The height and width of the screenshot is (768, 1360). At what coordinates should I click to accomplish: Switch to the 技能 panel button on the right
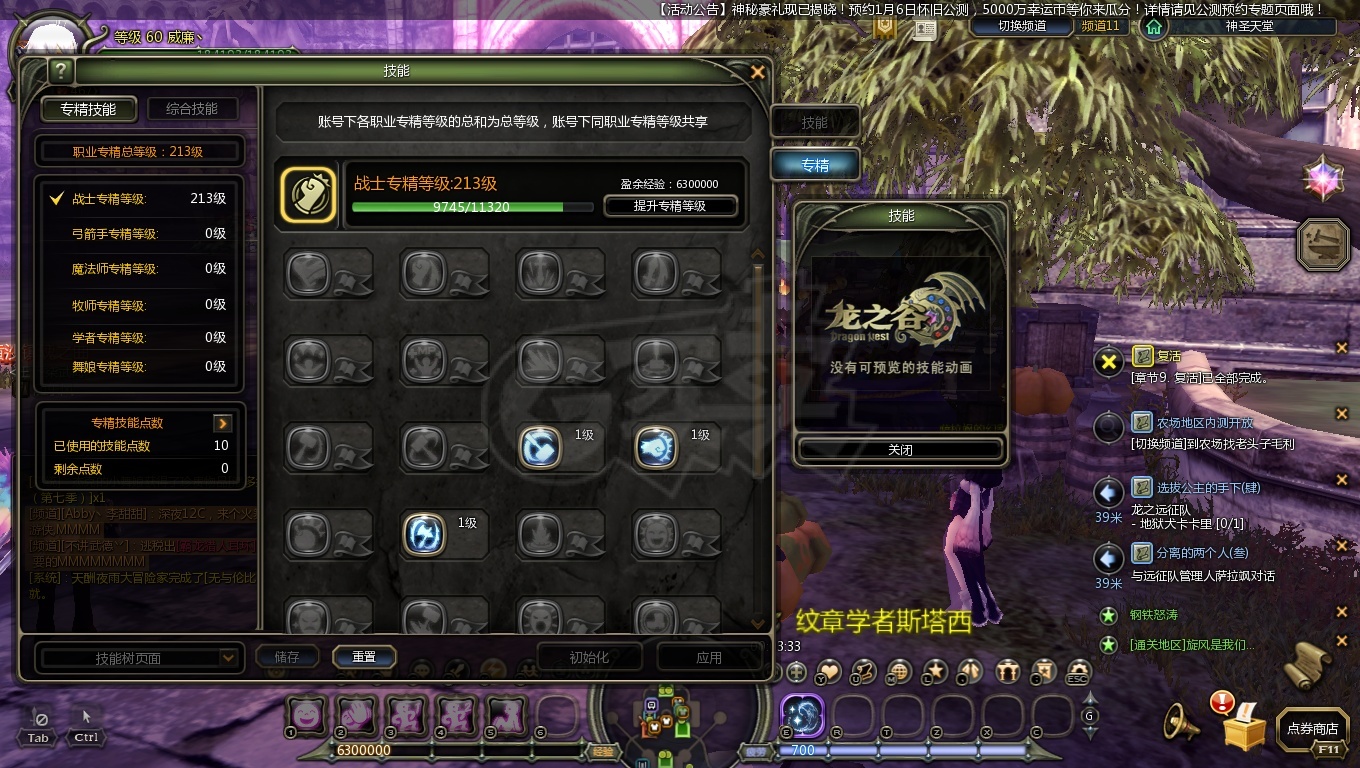pos(815,121)
